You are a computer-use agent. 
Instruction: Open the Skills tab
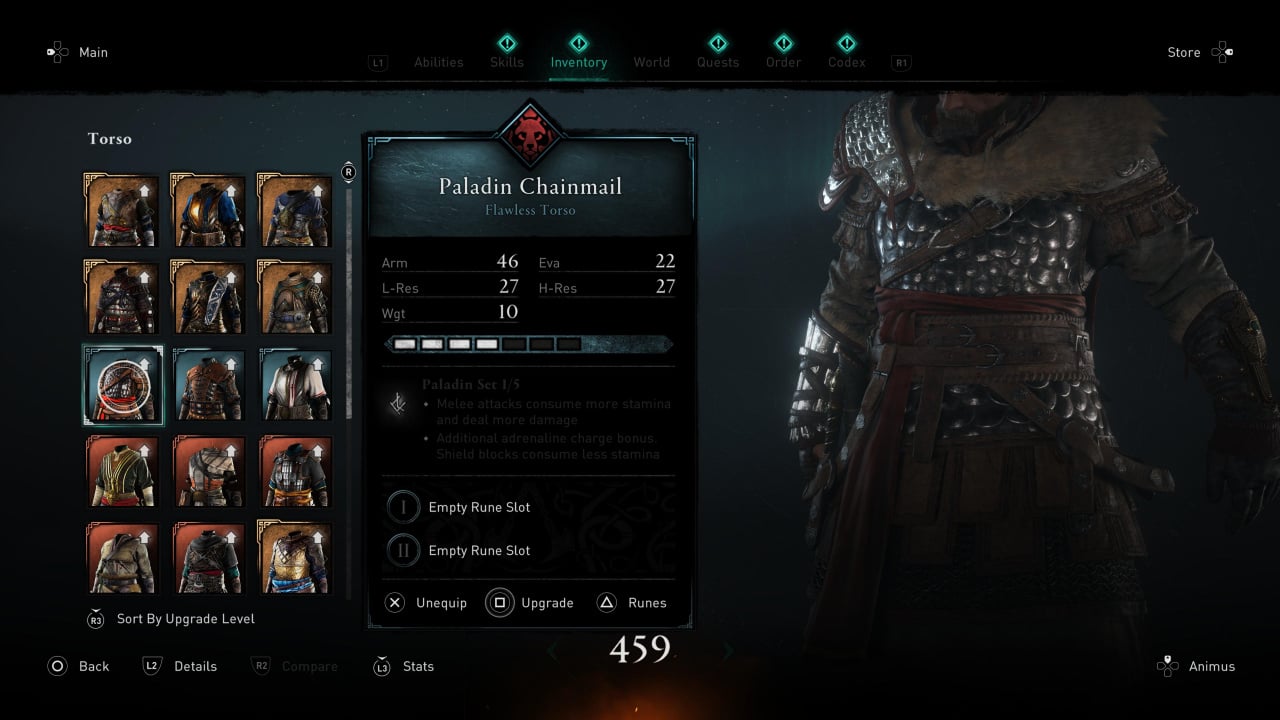pos(507,62)
